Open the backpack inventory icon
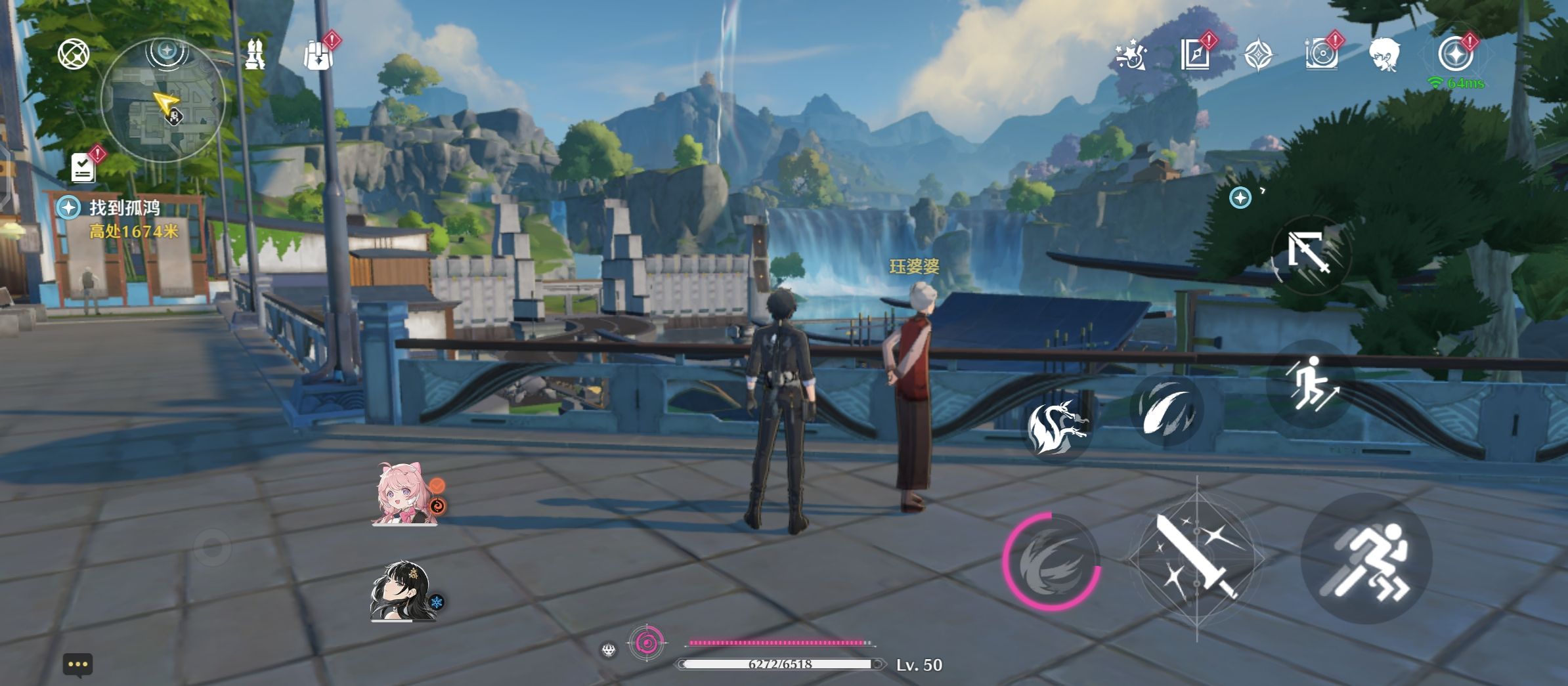The image size is (1568, 686). tap(318, 55)
